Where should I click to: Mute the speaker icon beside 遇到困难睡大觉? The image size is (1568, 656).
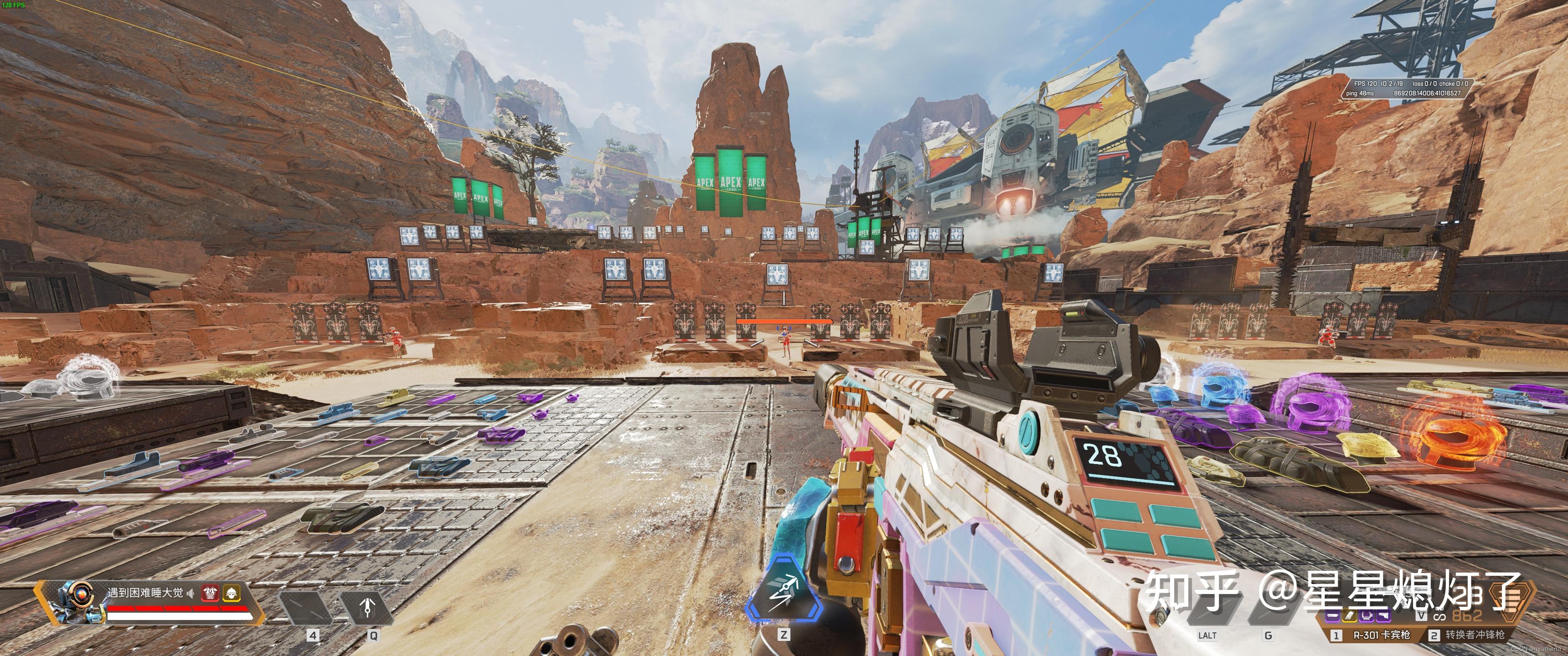tap(191, 594)
